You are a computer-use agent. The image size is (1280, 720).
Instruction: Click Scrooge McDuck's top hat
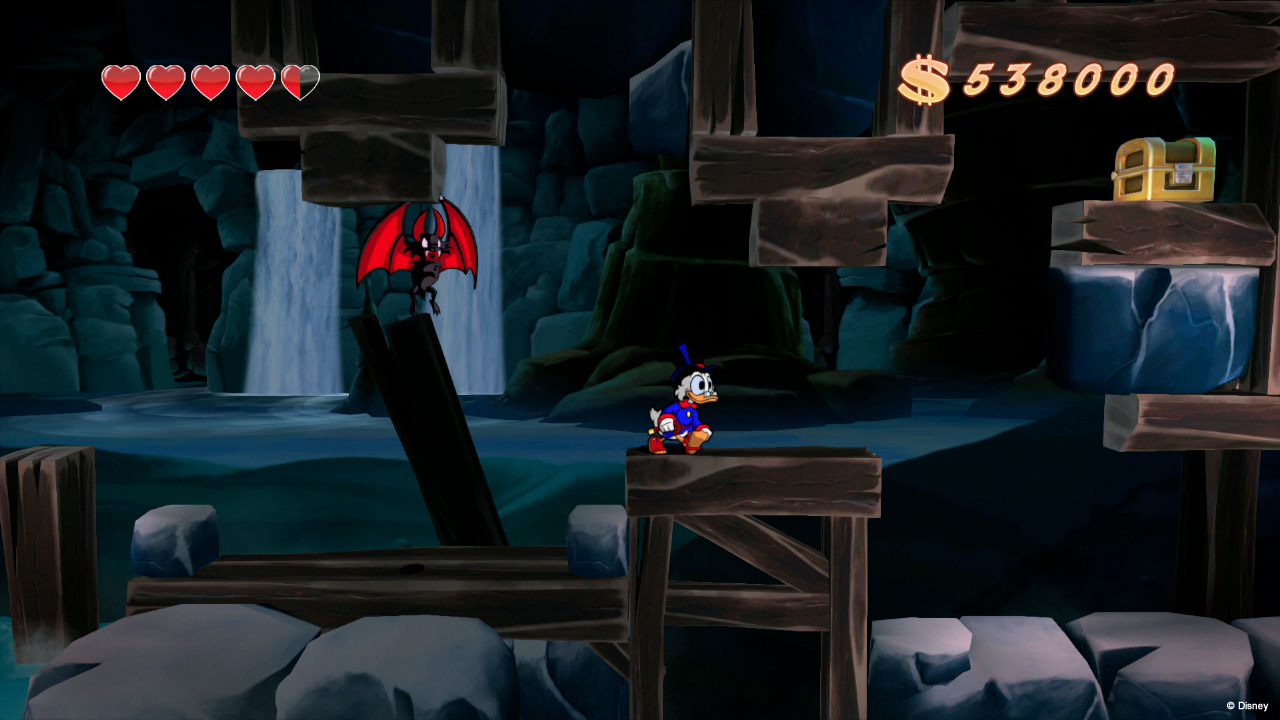click(x=691, y=355)
